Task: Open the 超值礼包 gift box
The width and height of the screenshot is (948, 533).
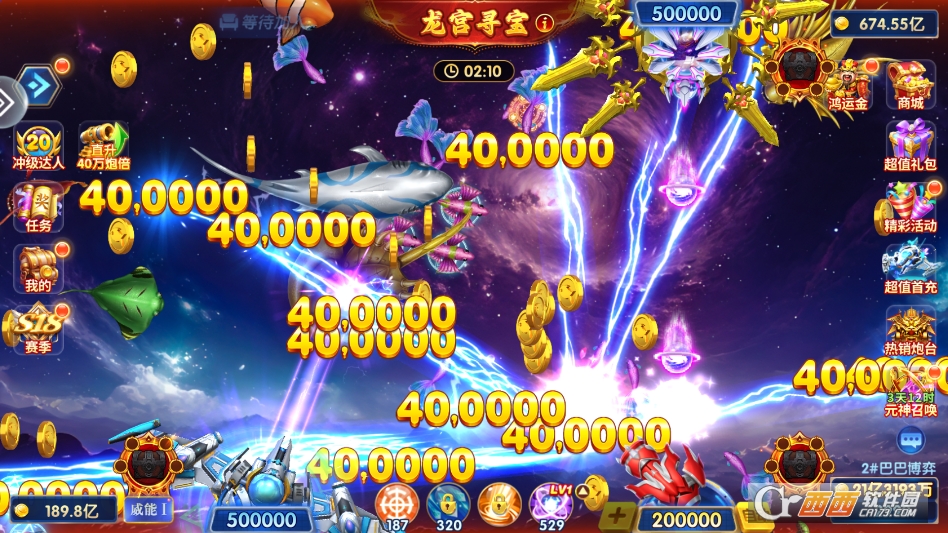Action: [910, 143]
